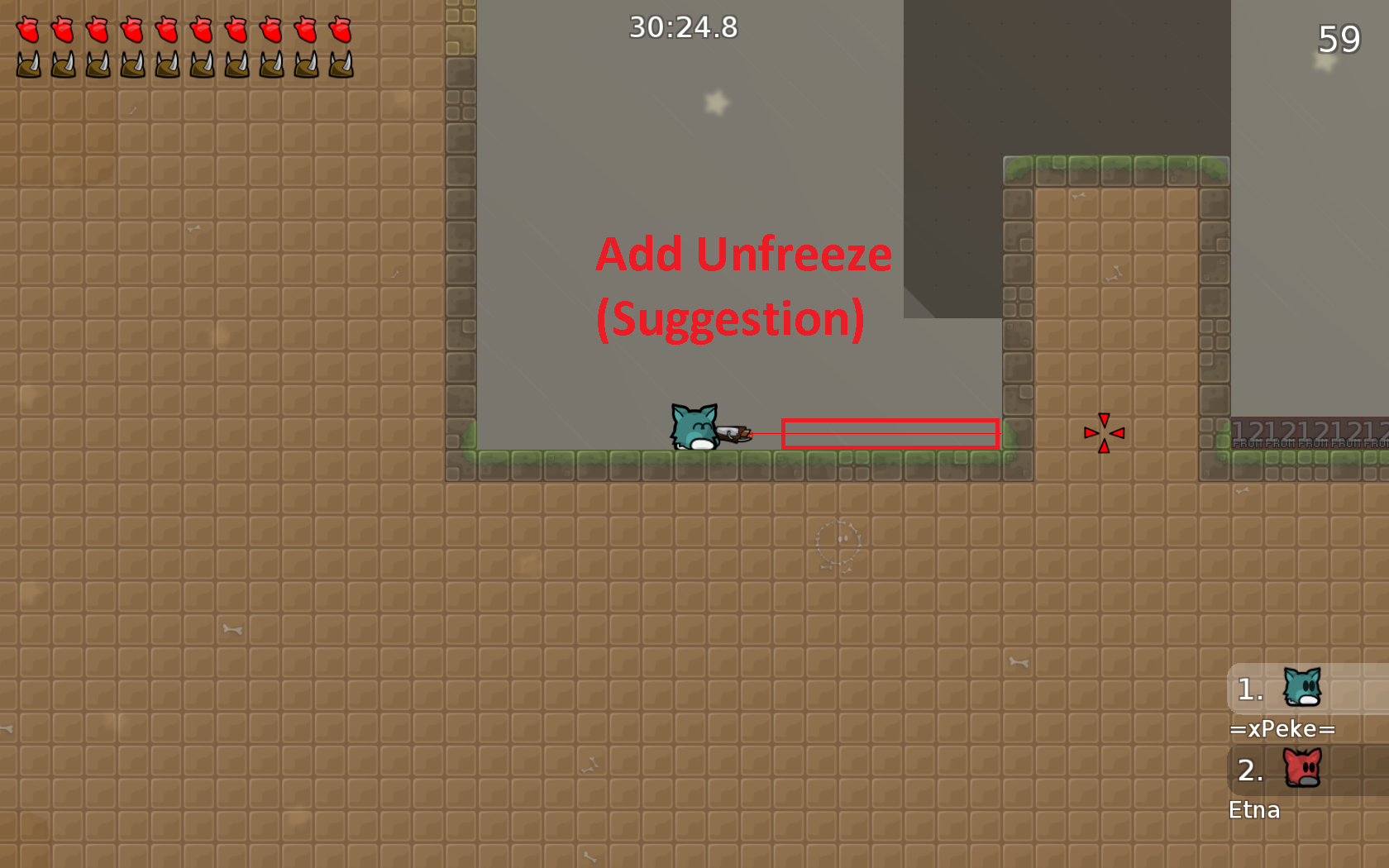The height and width of the screenshot is (868, 1389).
Task: Click the red crosshair cursor marker
Action: [1104, 432]
